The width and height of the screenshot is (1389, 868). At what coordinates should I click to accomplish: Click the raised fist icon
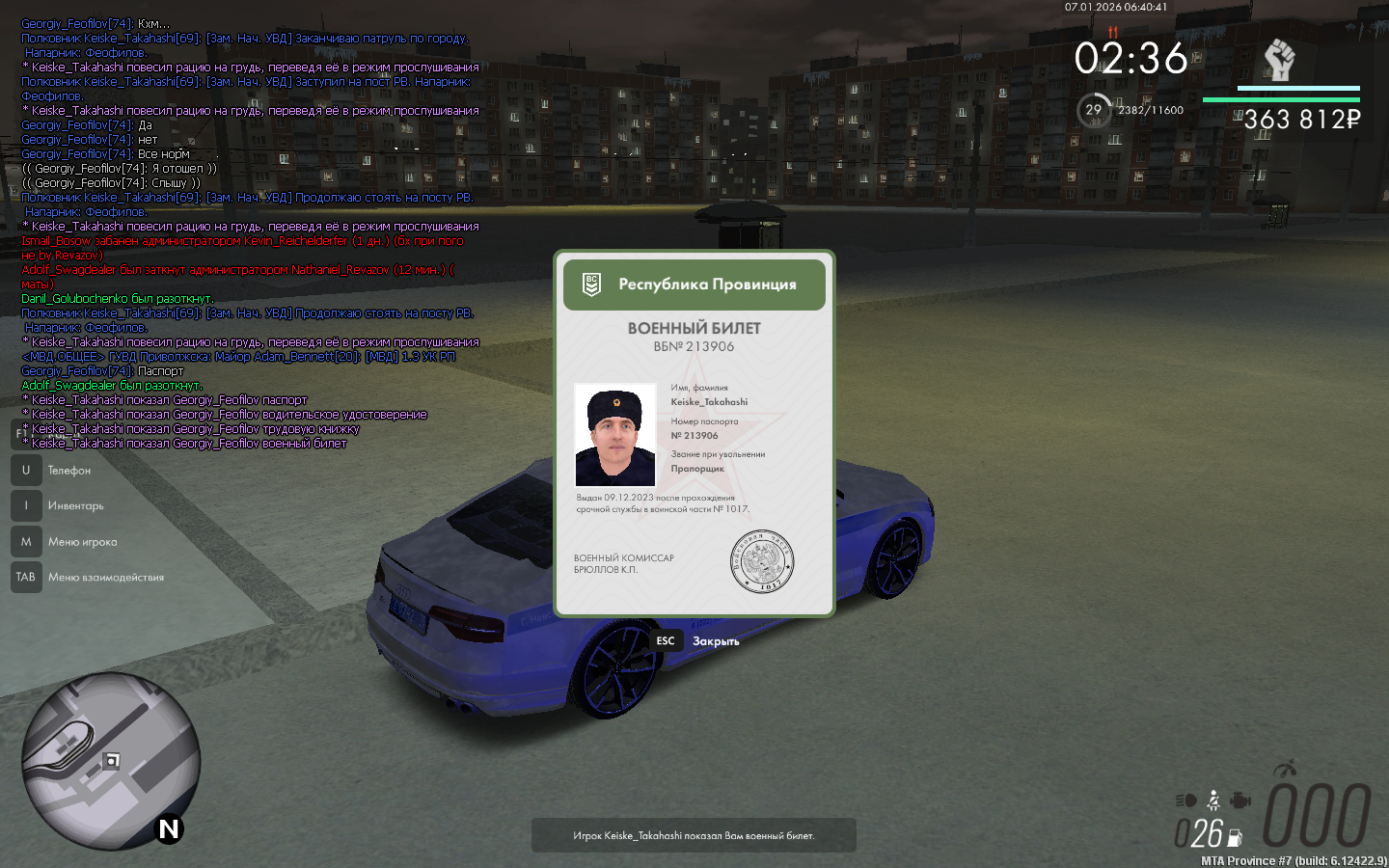1279,60
